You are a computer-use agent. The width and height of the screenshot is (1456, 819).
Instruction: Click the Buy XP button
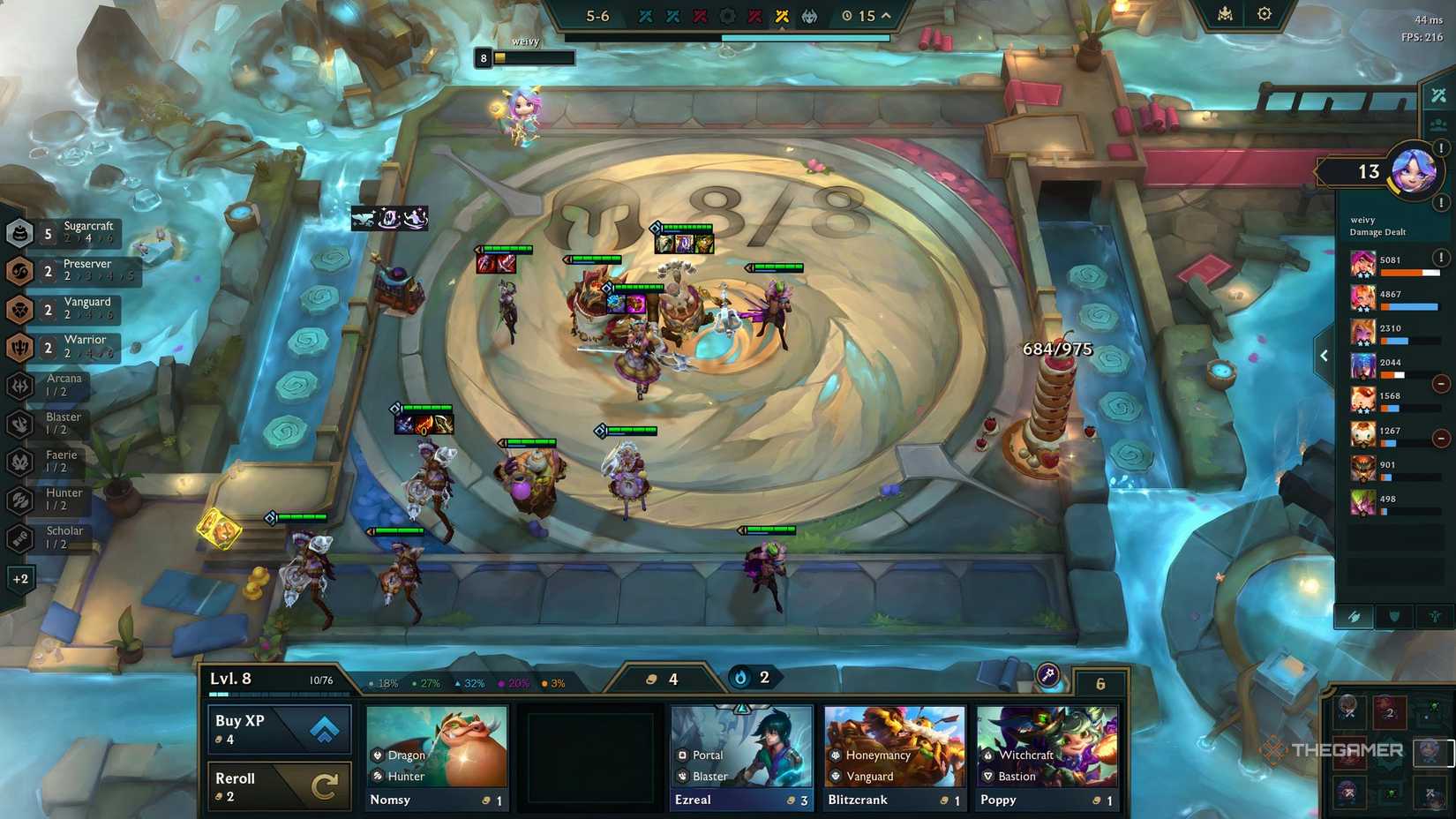pyautogui.click(x=278, y=727)
